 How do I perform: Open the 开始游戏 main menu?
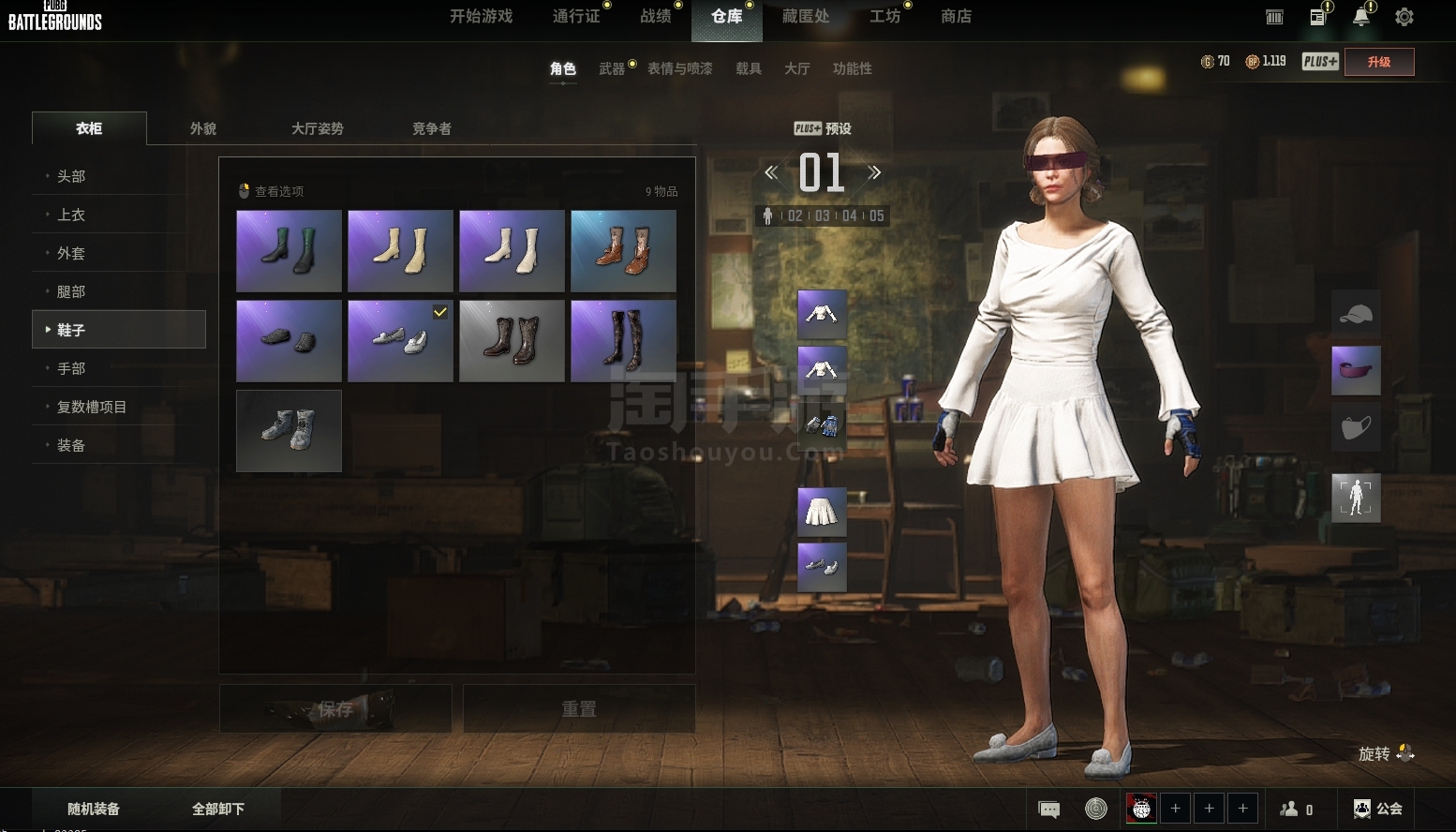pos(481,17)
